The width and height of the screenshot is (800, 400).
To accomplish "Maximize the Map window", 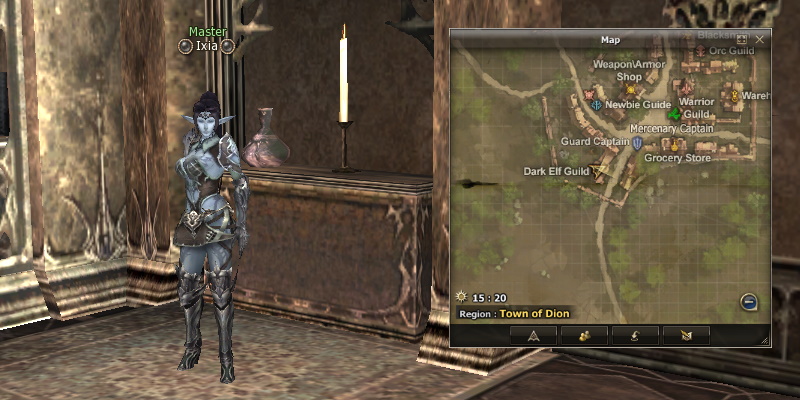I will [x=742, y=39].
